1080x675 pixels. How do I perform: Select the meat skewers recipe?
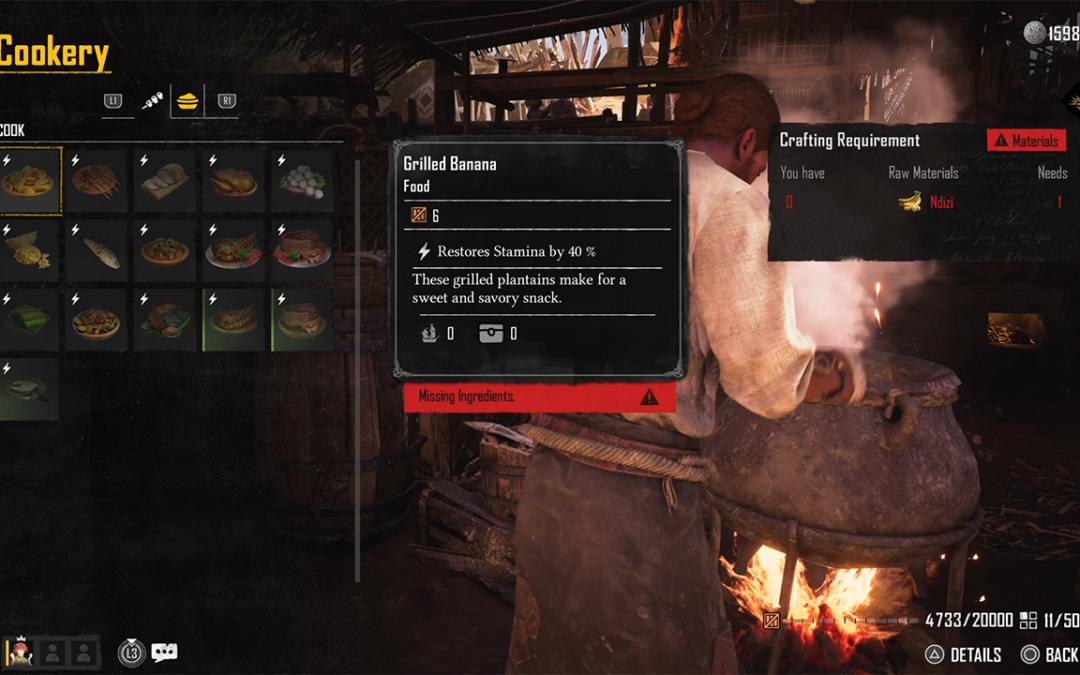click(x=97, y=180)
